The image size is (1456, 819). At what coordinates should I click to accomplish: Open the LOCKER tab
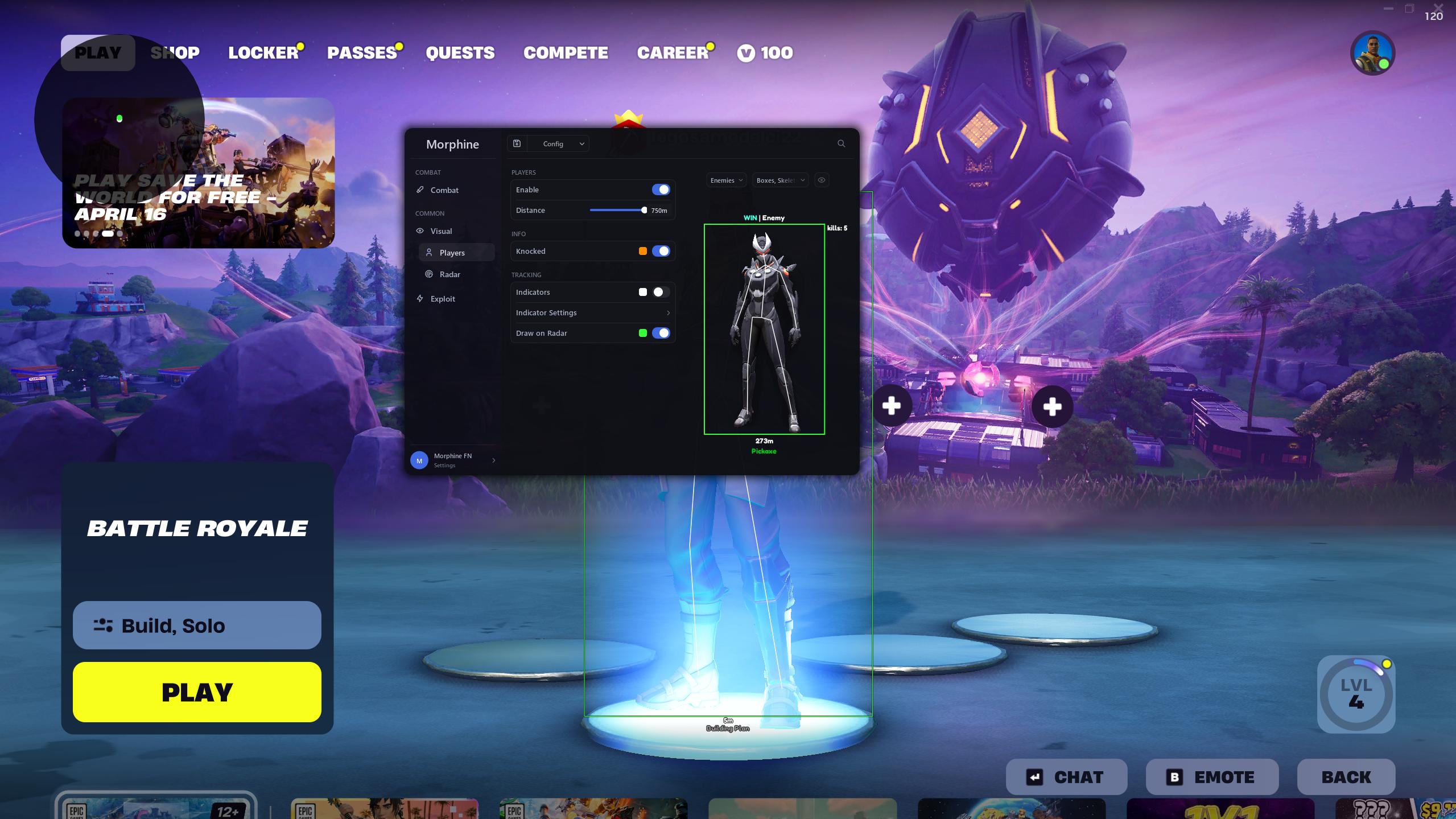pyautogui.click(x=263, y=53)
